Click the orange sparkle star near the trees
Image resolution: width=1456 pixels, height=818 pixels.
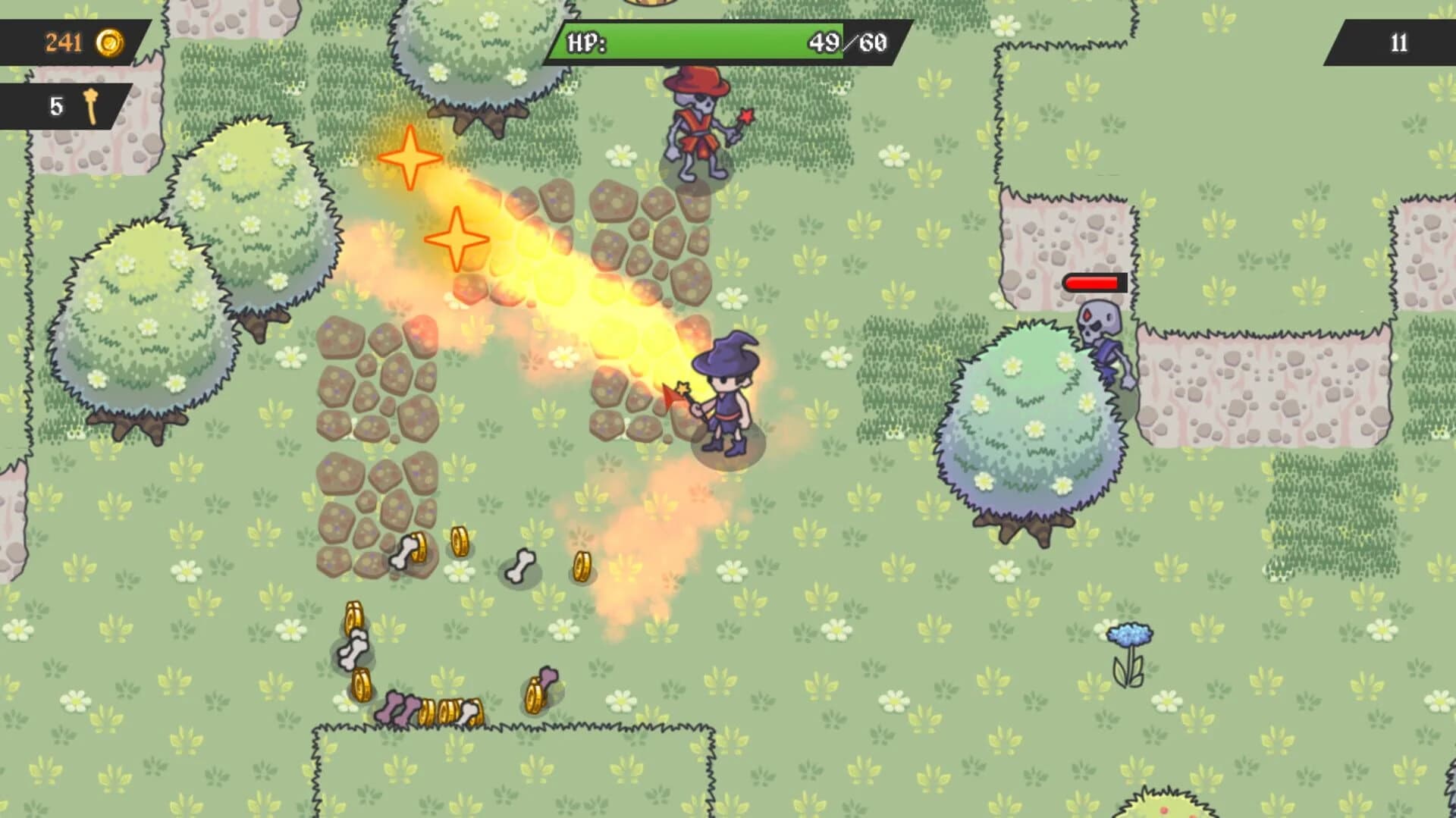(x=409, y=158)
